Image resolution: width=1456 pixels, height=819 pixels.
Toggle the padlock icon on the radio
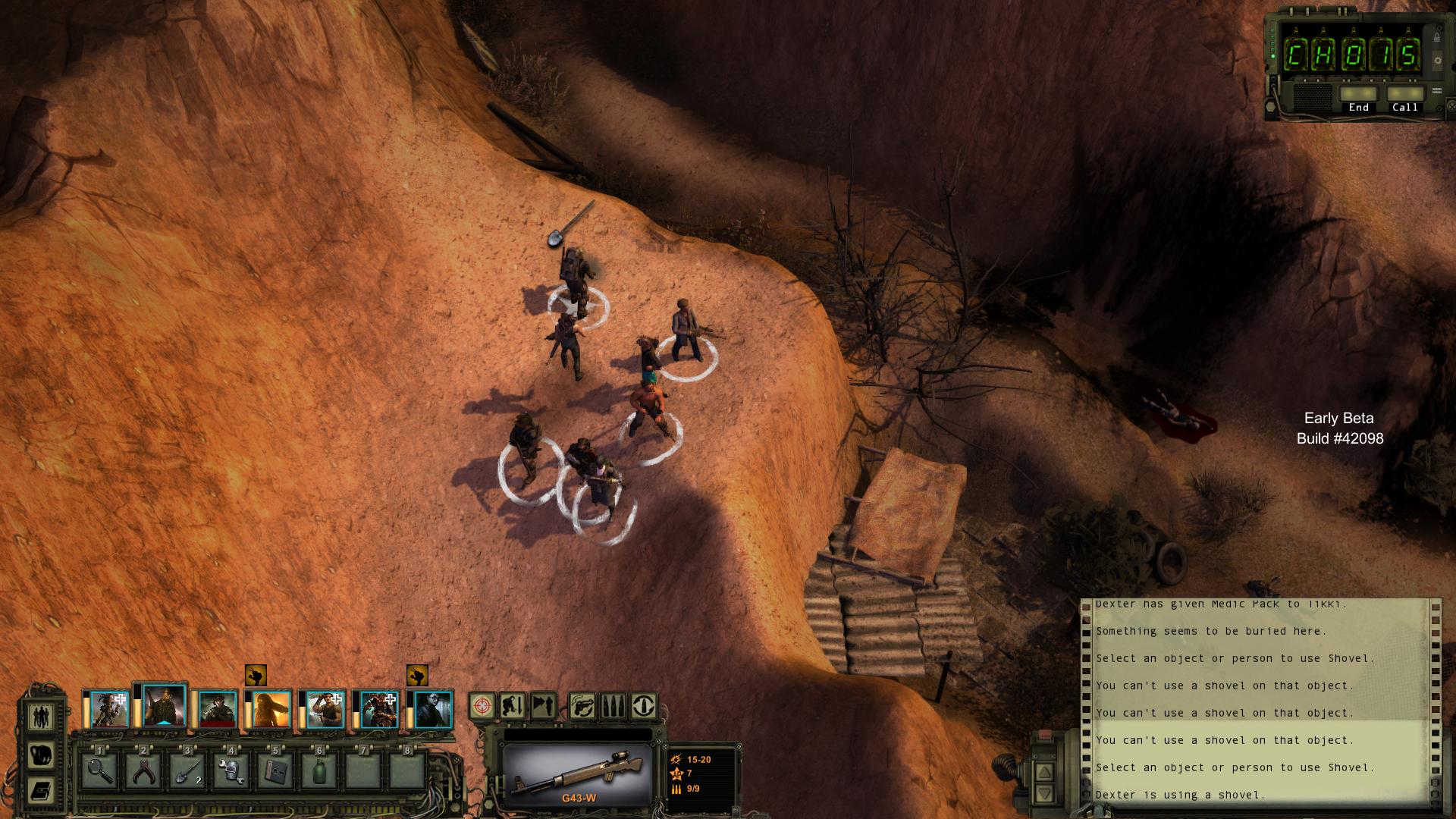tap(1437, 36)
